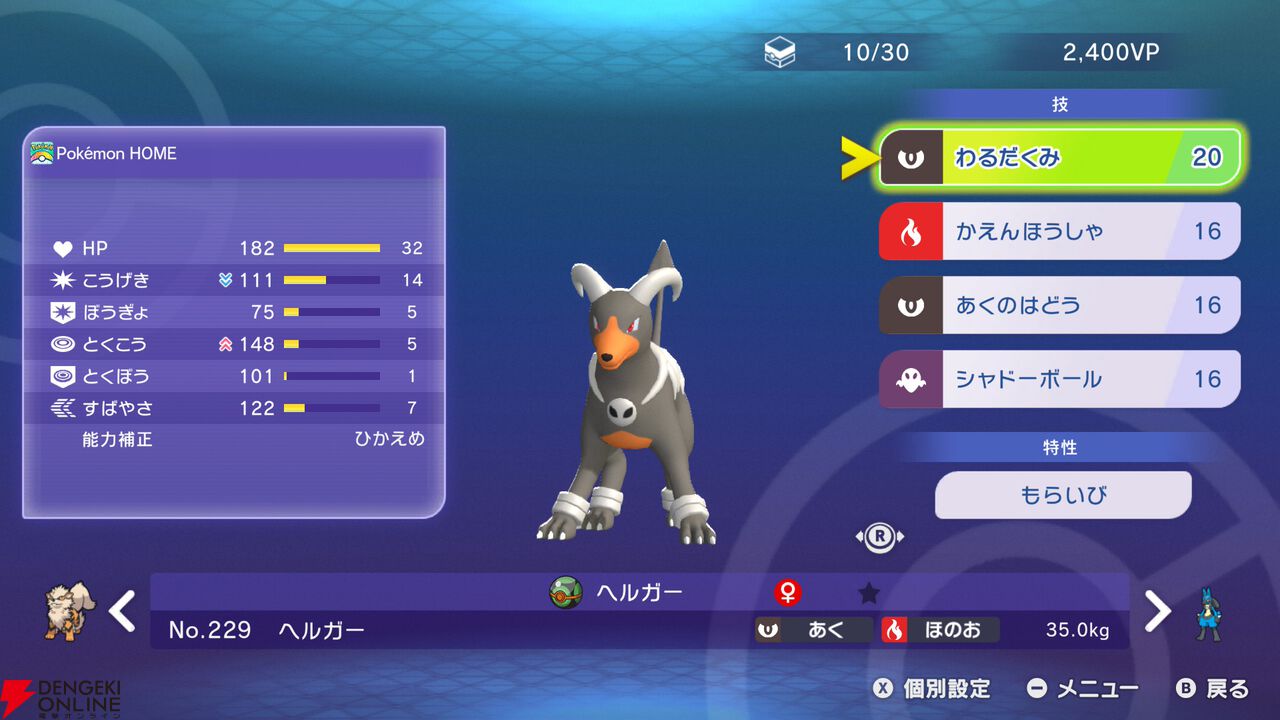This screenshot has width=1280, height=720.
Task: Open the もらいび ability box
Action: (x=1063, y=495)
